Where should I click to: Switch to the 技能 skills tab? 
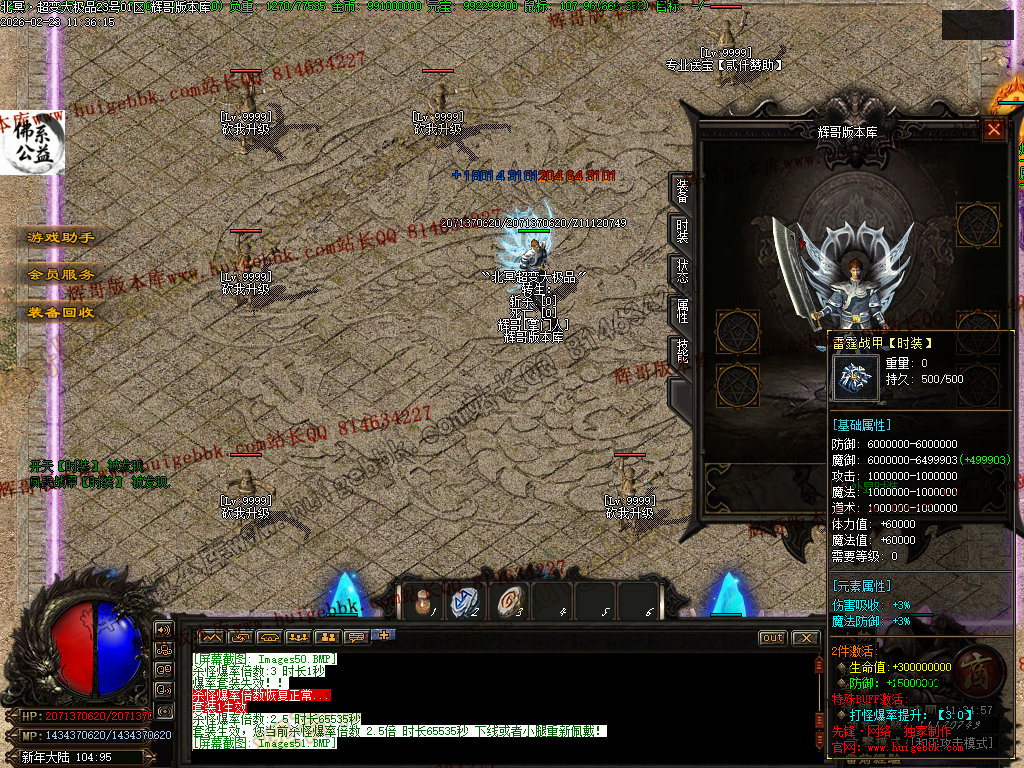pyautogui.click(x=681, y=351)
